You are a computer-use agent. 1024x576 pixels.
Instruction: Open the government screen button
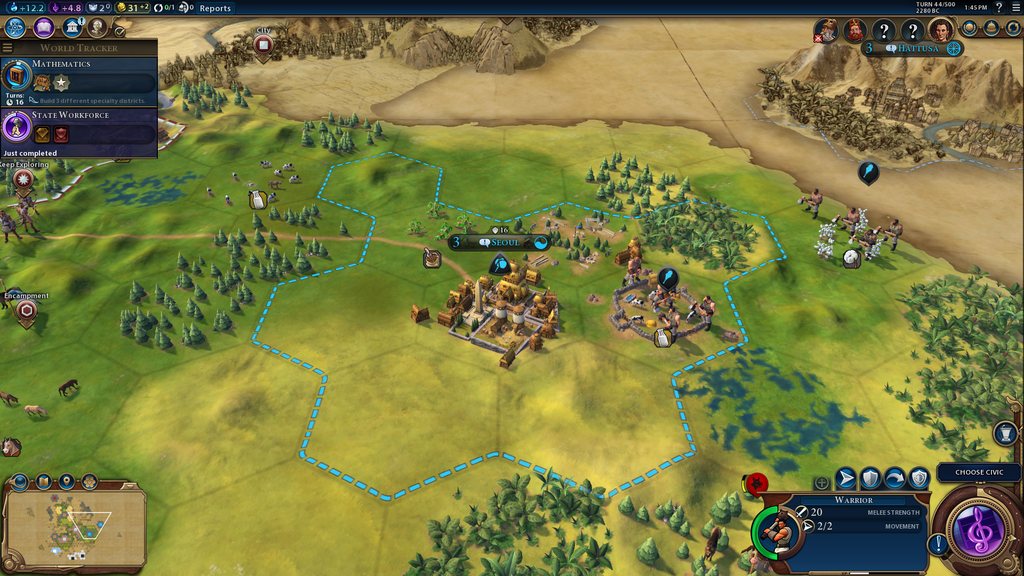(x=71, y=28)
